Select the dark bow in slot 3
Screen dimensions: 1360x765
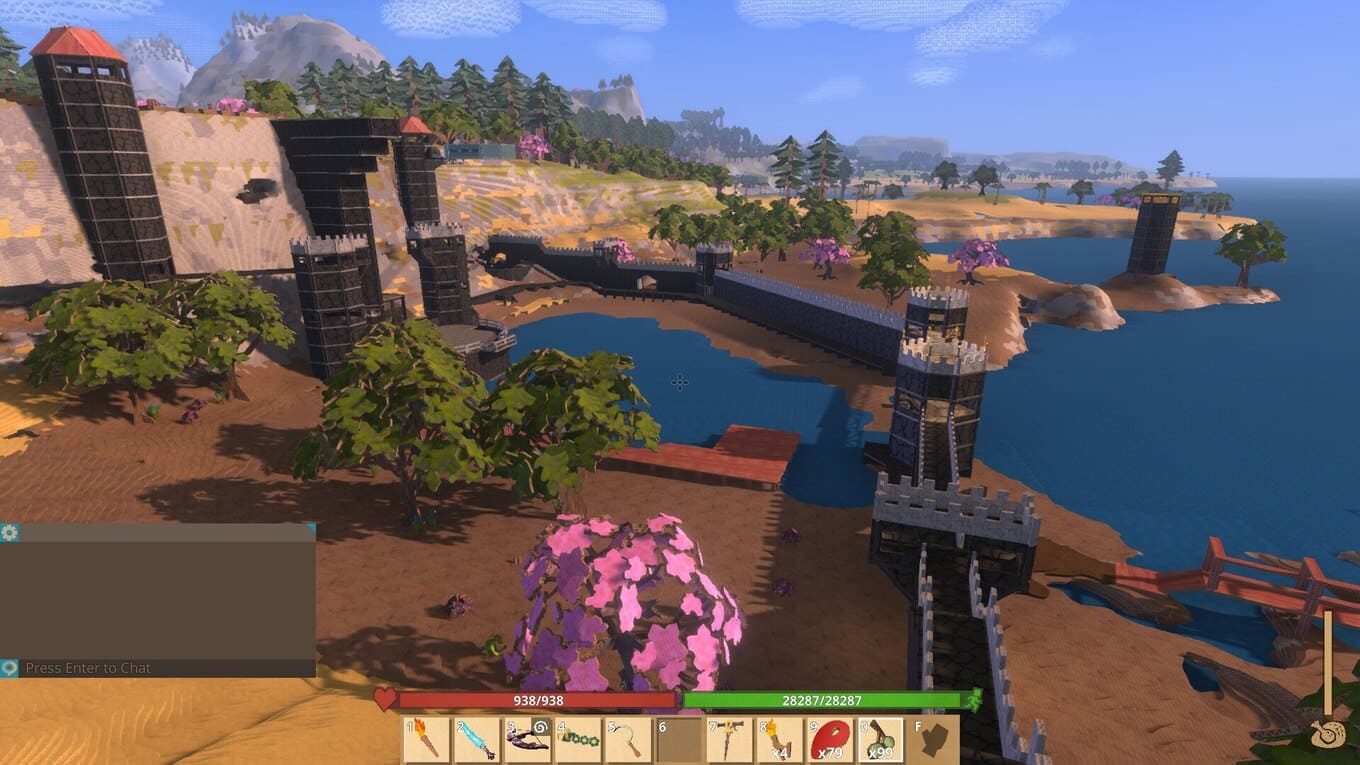click(528, 740)
